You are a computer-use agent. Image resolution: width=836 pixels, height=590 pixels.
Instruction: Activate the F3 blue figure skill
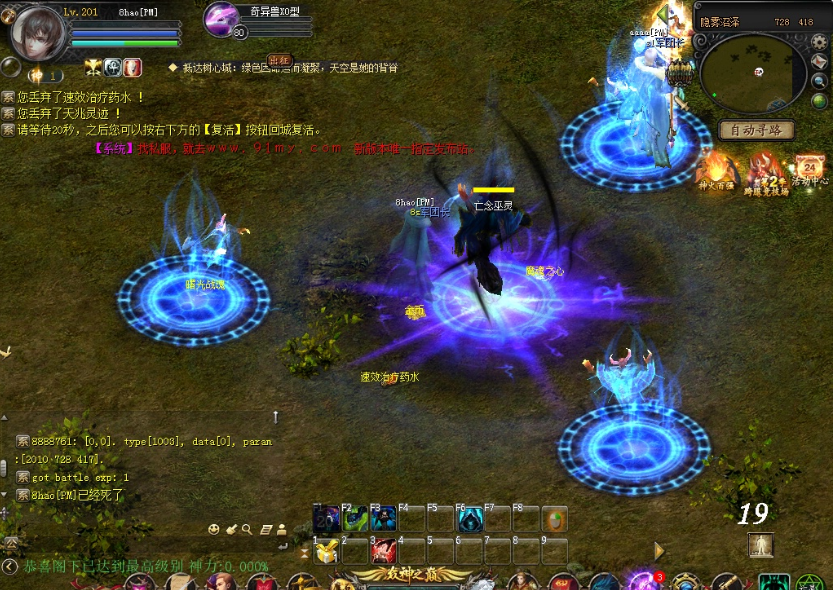[x=383, y=520]
